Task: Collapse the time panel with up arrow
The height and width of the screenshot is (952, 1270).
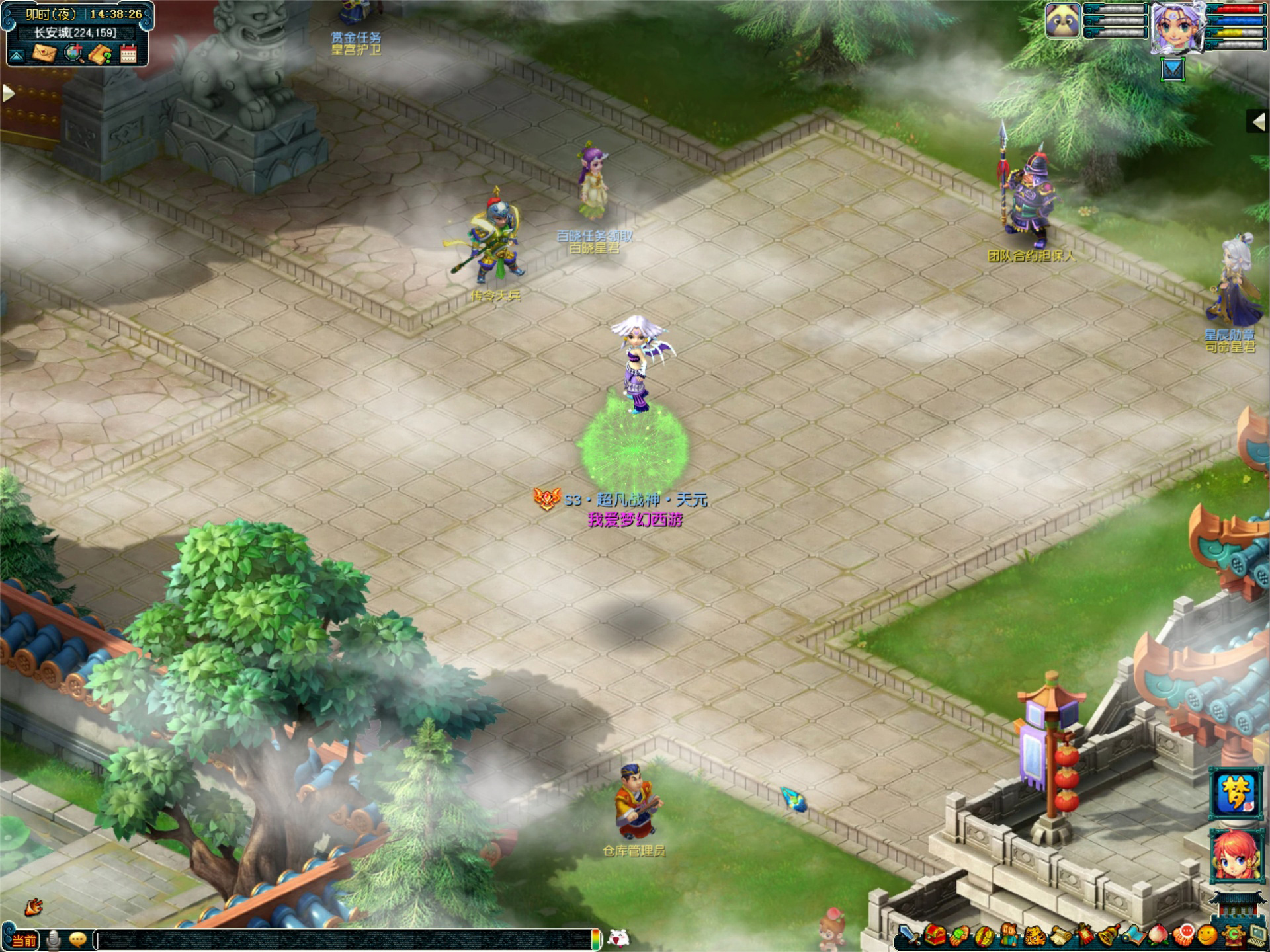Action: click(17, 56)
